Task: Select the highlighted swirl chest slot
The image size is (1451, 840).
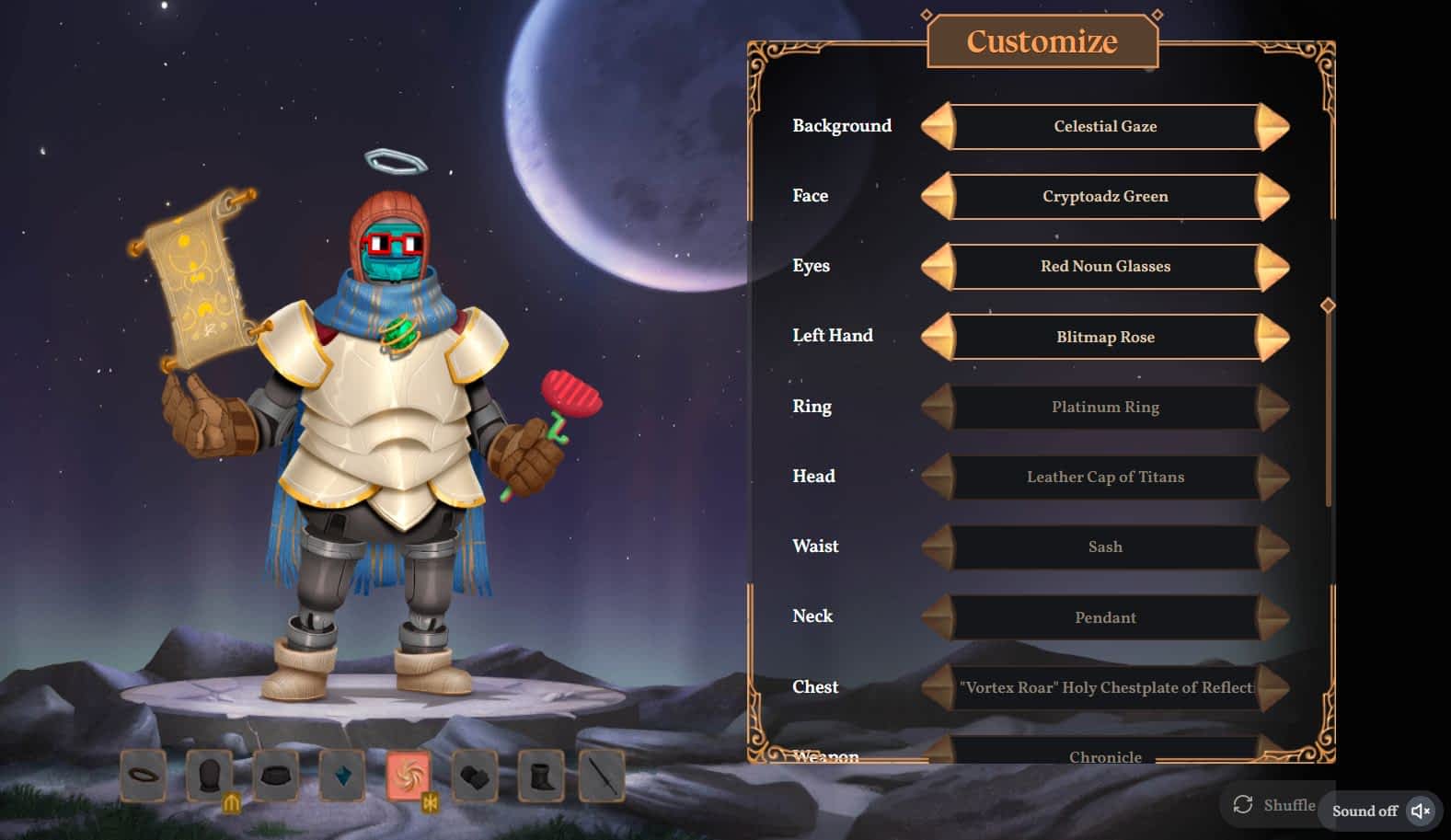Action: click(409, 776)
